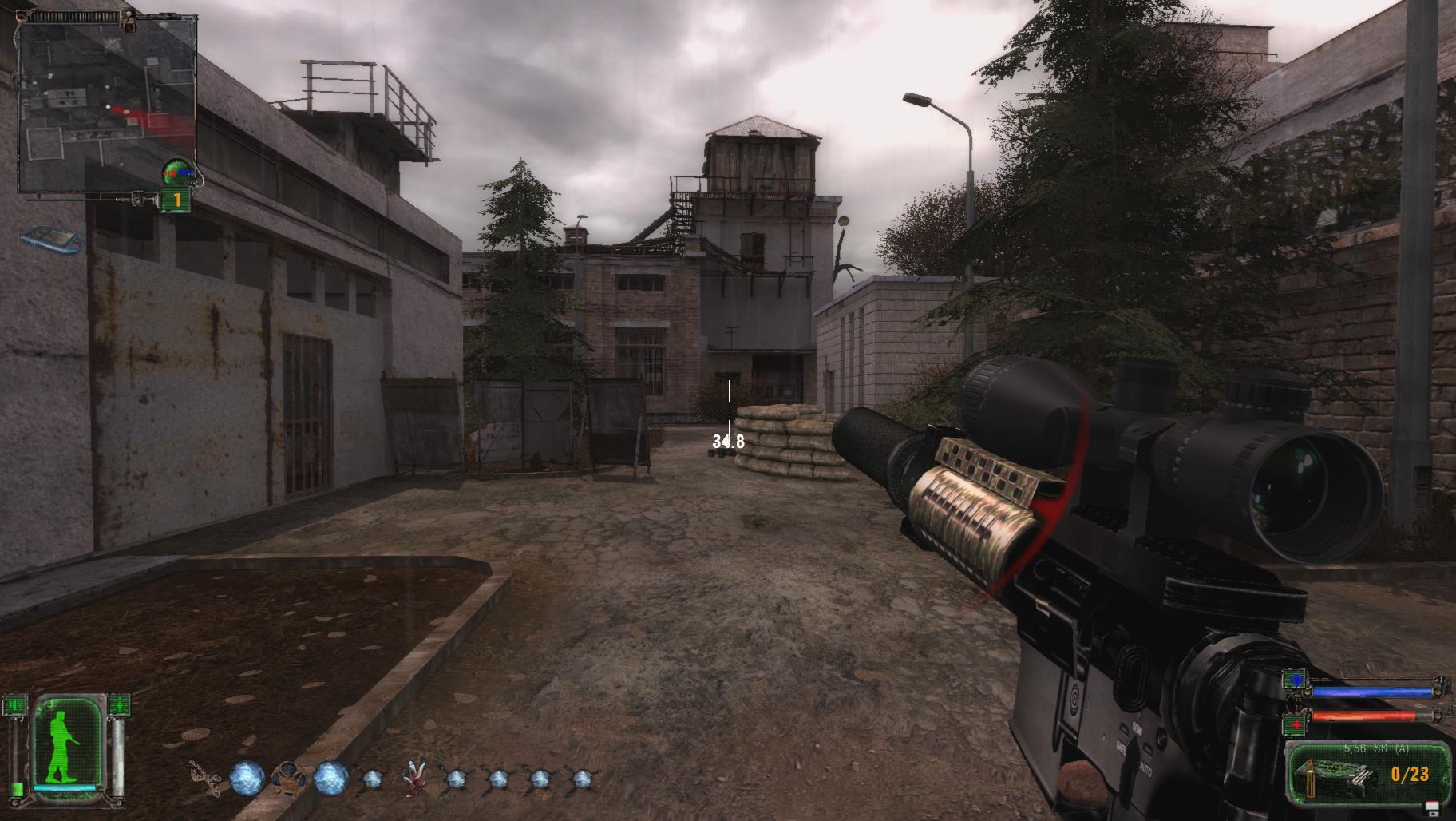This screenshot has height=821, width=1456.
Task: Click the blue armor shield icon
Action: [x=1295, y=680]
